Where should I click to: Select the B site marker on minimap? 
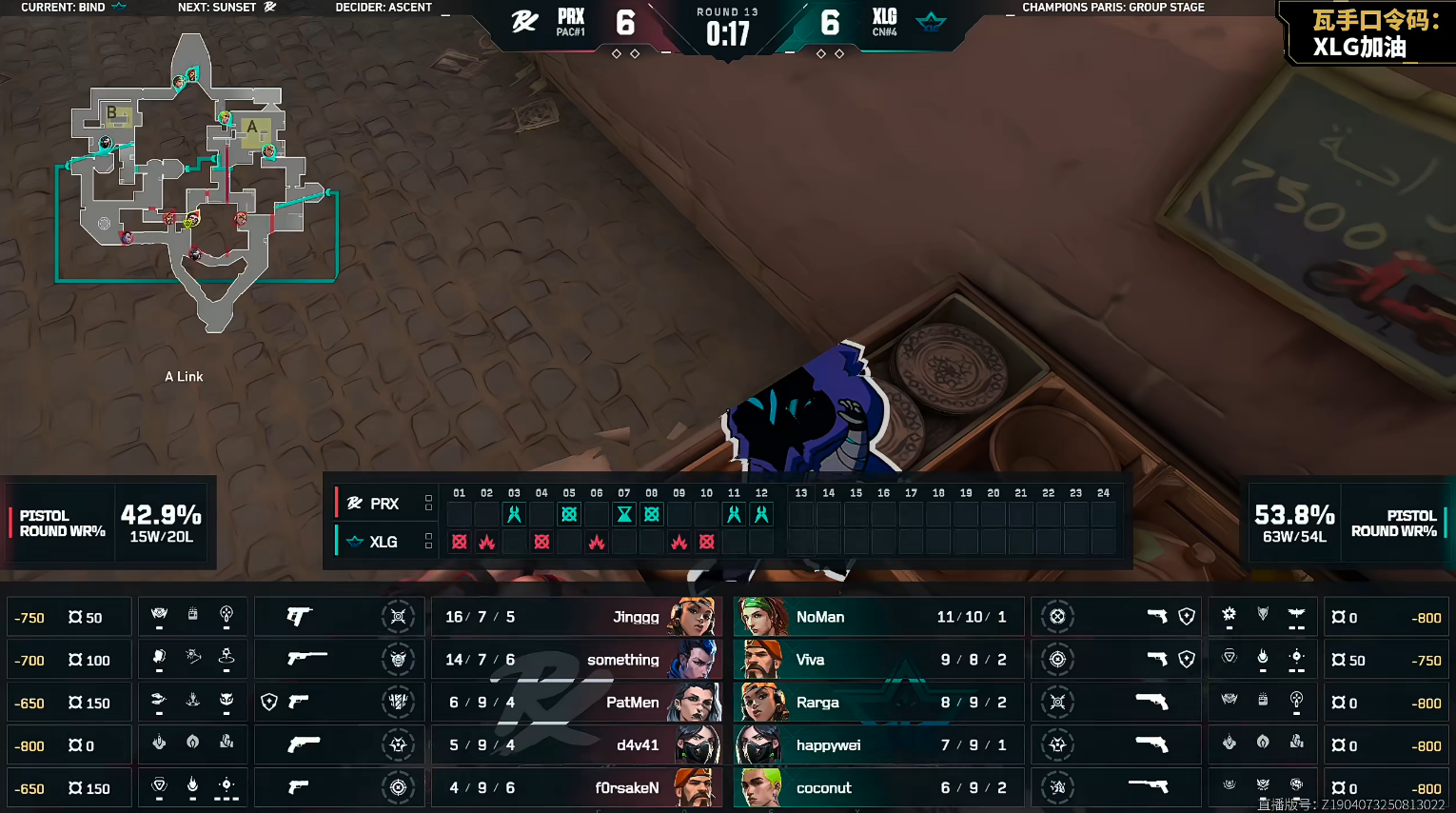pos(112,113)
